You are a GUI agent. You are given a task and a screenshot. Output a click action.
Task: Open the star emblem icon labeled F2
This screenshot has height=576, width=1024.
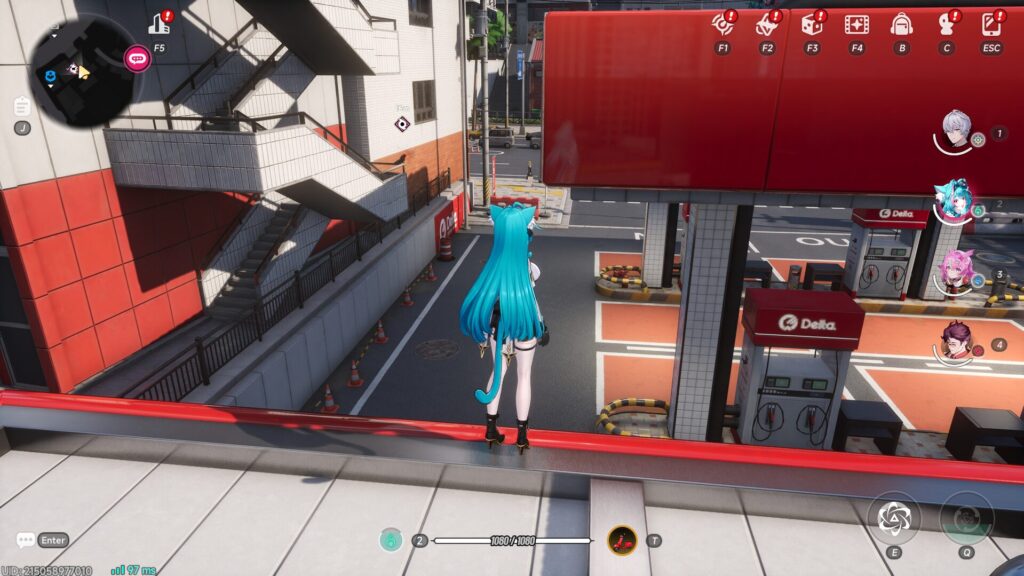pyautogui.click(x=767, y=24)
